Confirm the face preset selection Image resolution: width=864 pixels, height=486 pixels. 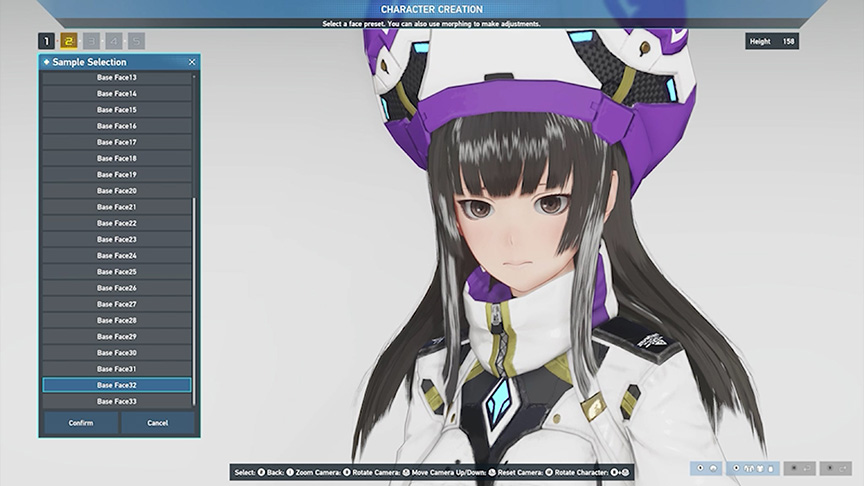pyautogui.click(x=81, y=423)
